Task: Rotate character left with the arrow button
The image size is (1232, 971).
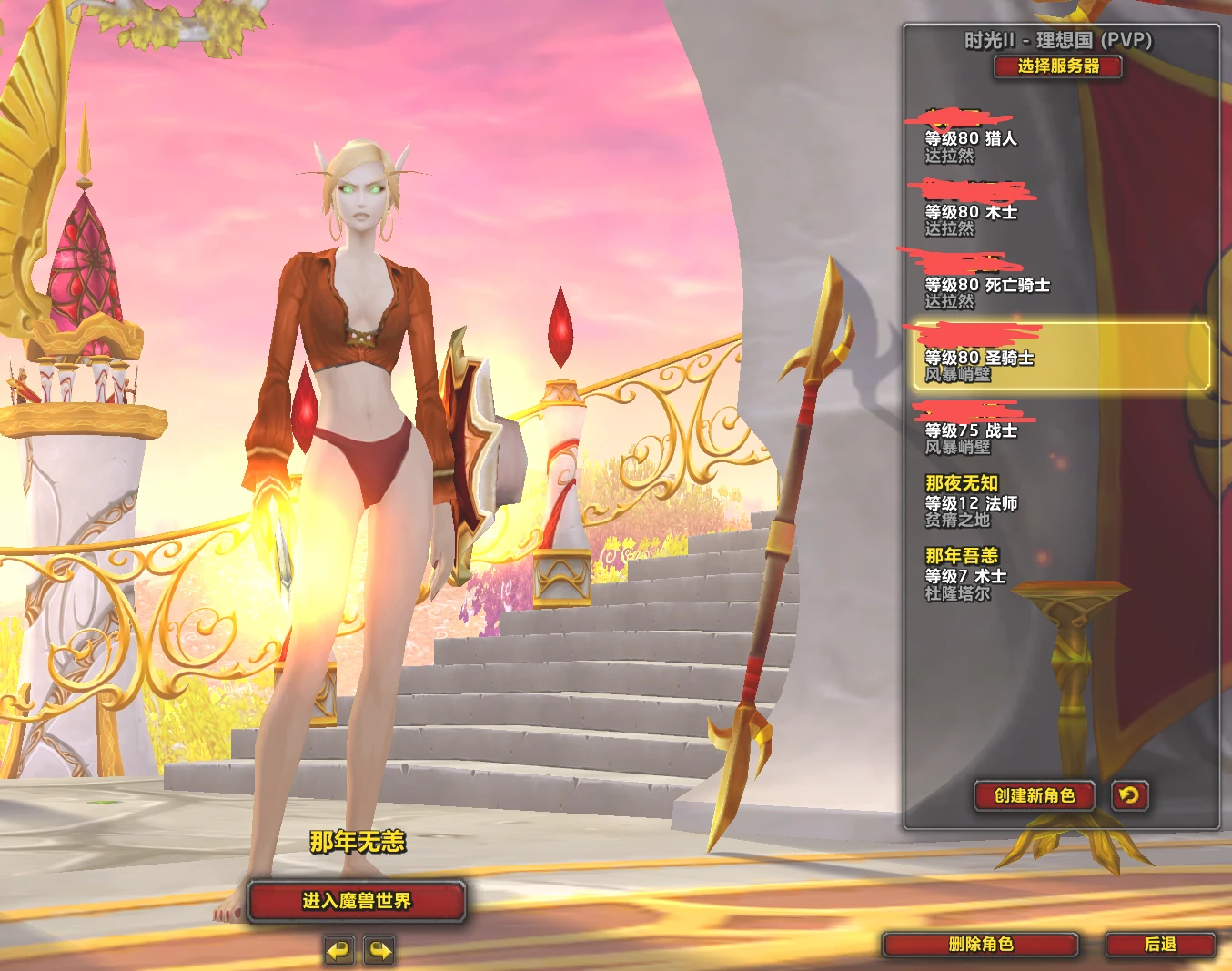Action: [338, 951]
